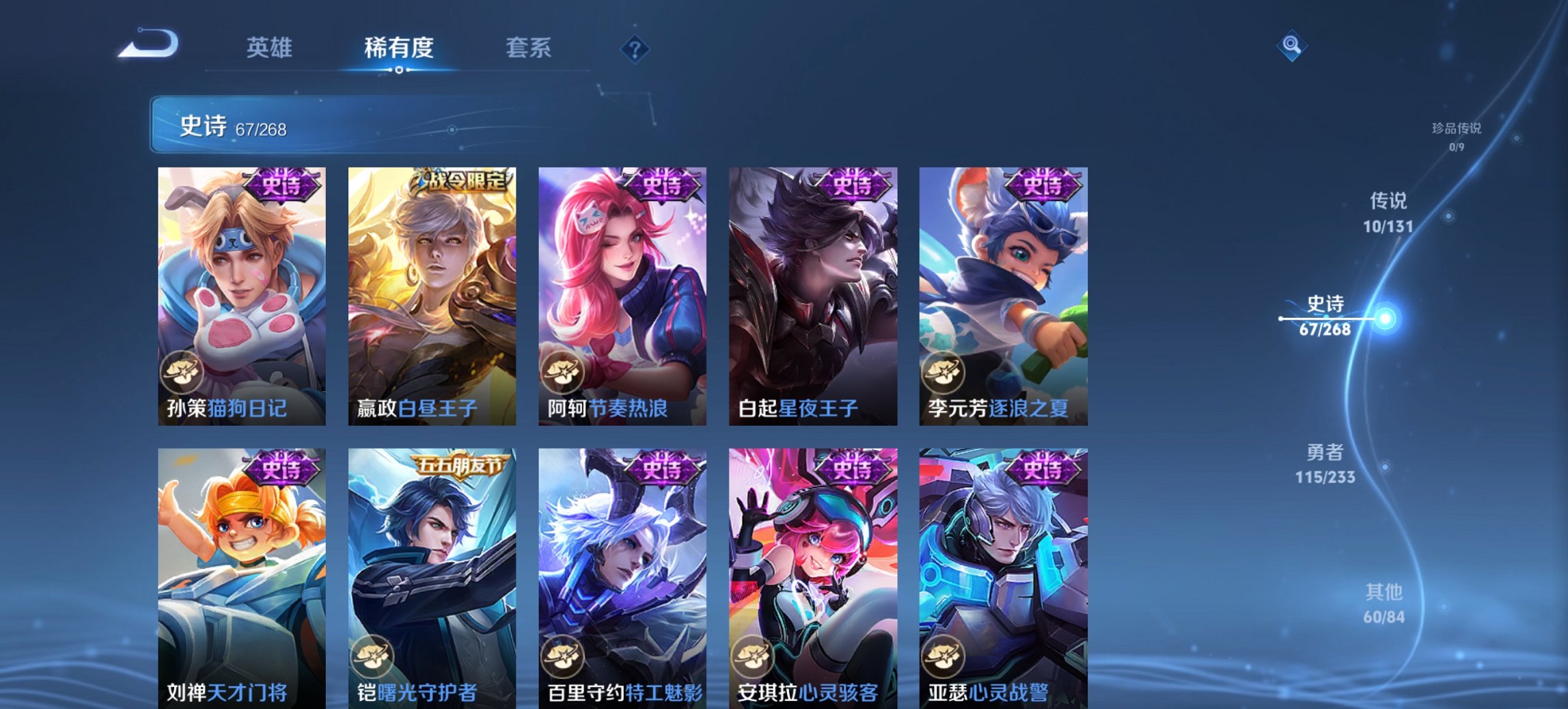Switch to the 套系 tab
The image size is (1568, 709).
pos(529,48)
